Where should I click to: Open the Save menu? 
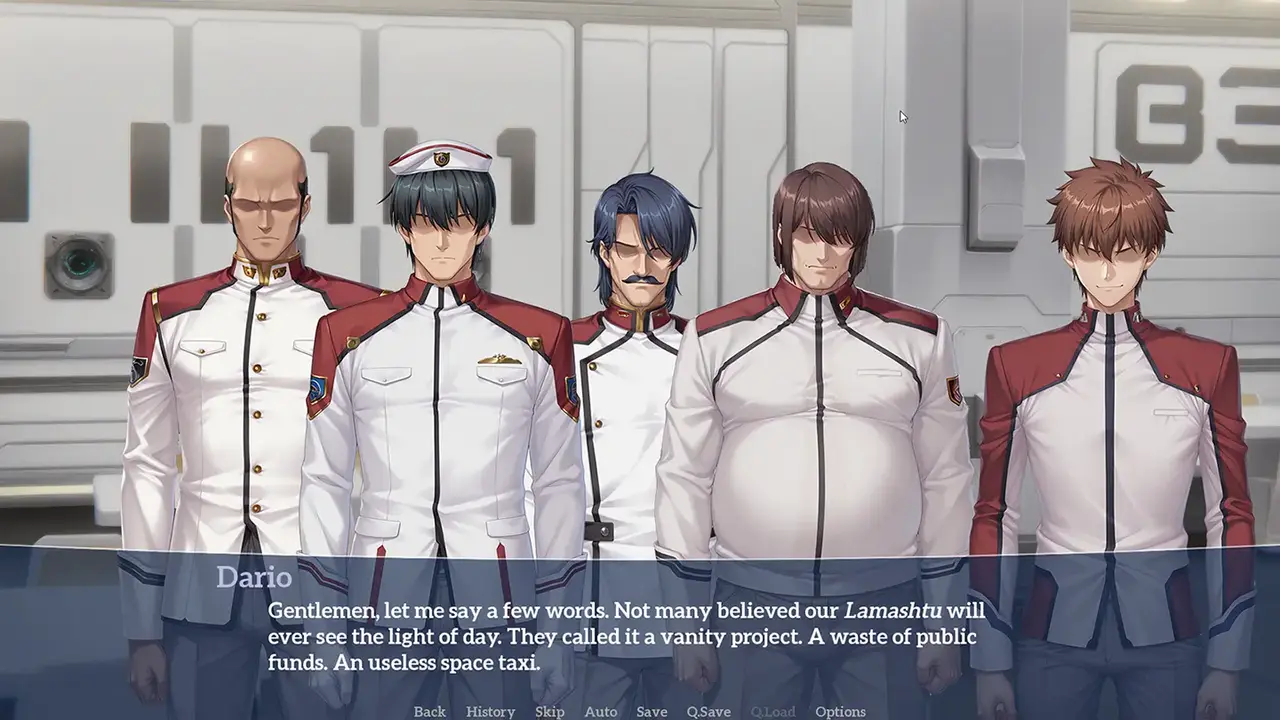point(651,711)
